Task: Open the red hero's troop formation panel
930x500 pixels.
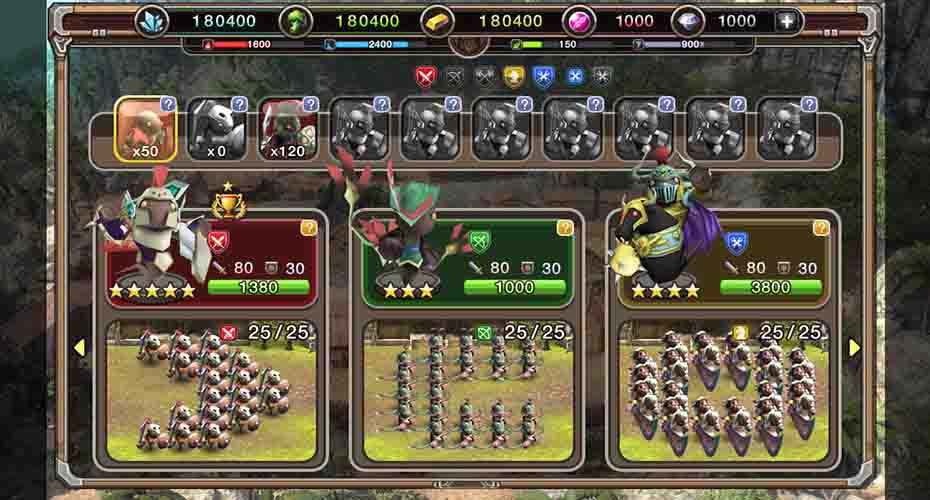Action: click(x=210, y=394)
